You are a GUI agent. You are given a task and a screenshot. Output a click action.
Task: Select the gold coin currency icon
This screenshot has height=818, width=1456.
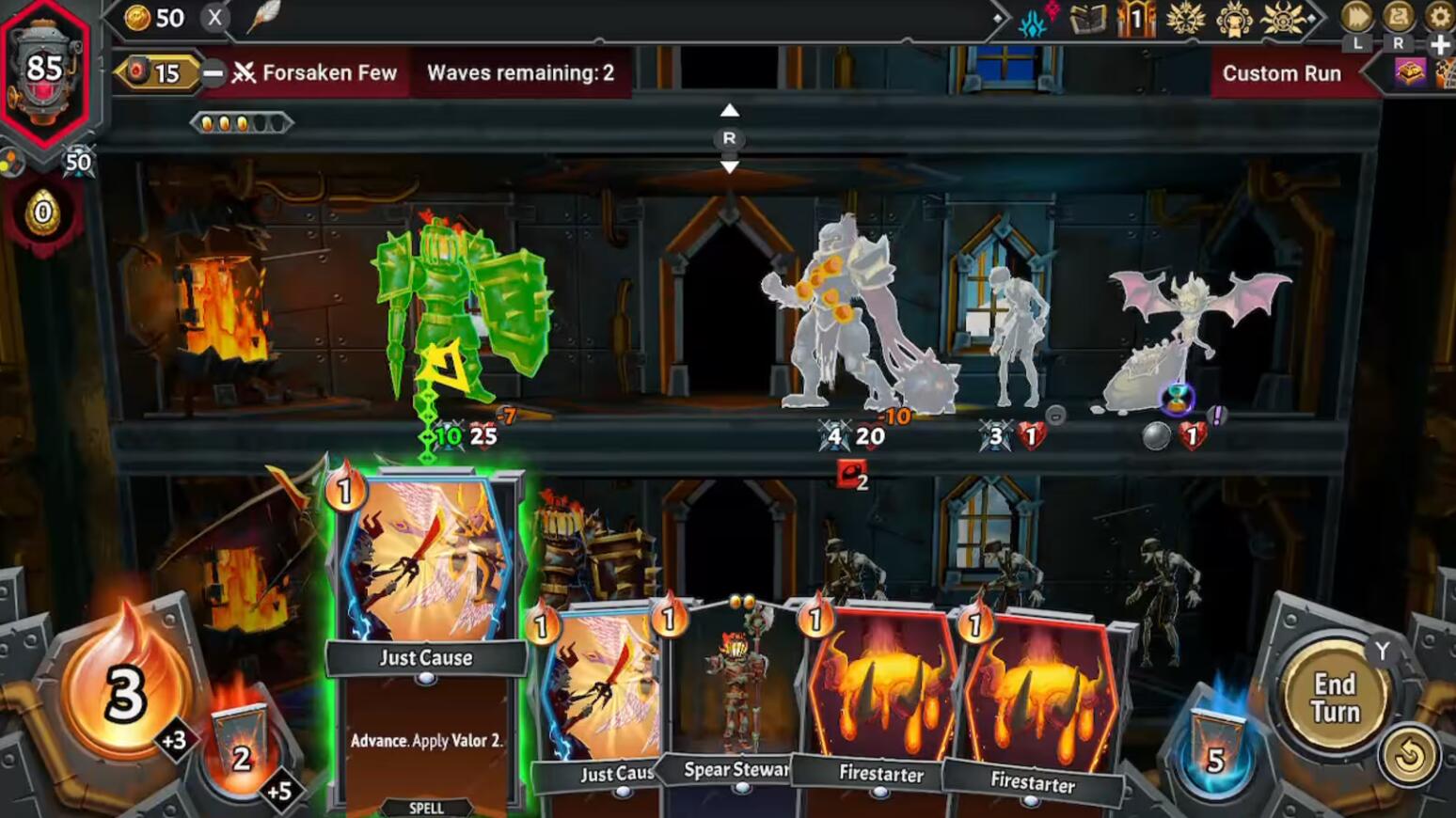[x=136, y=17]
